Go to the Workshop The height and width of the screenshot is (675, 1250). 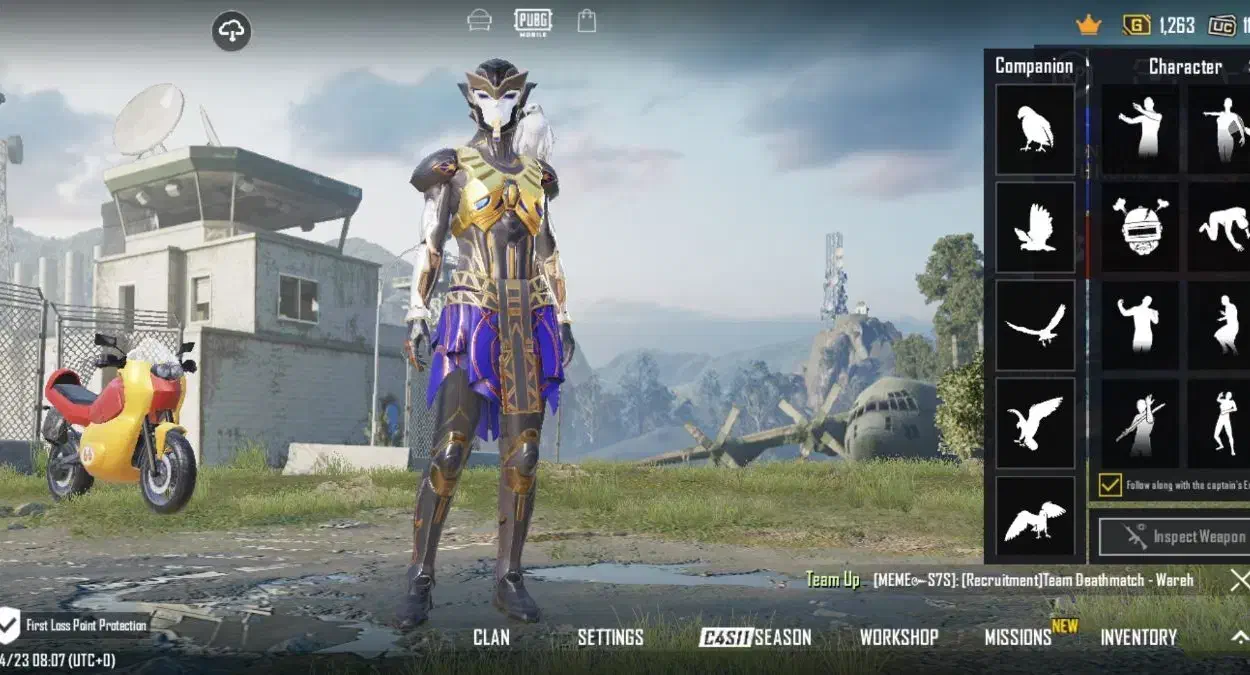click(x=899, y=638)
